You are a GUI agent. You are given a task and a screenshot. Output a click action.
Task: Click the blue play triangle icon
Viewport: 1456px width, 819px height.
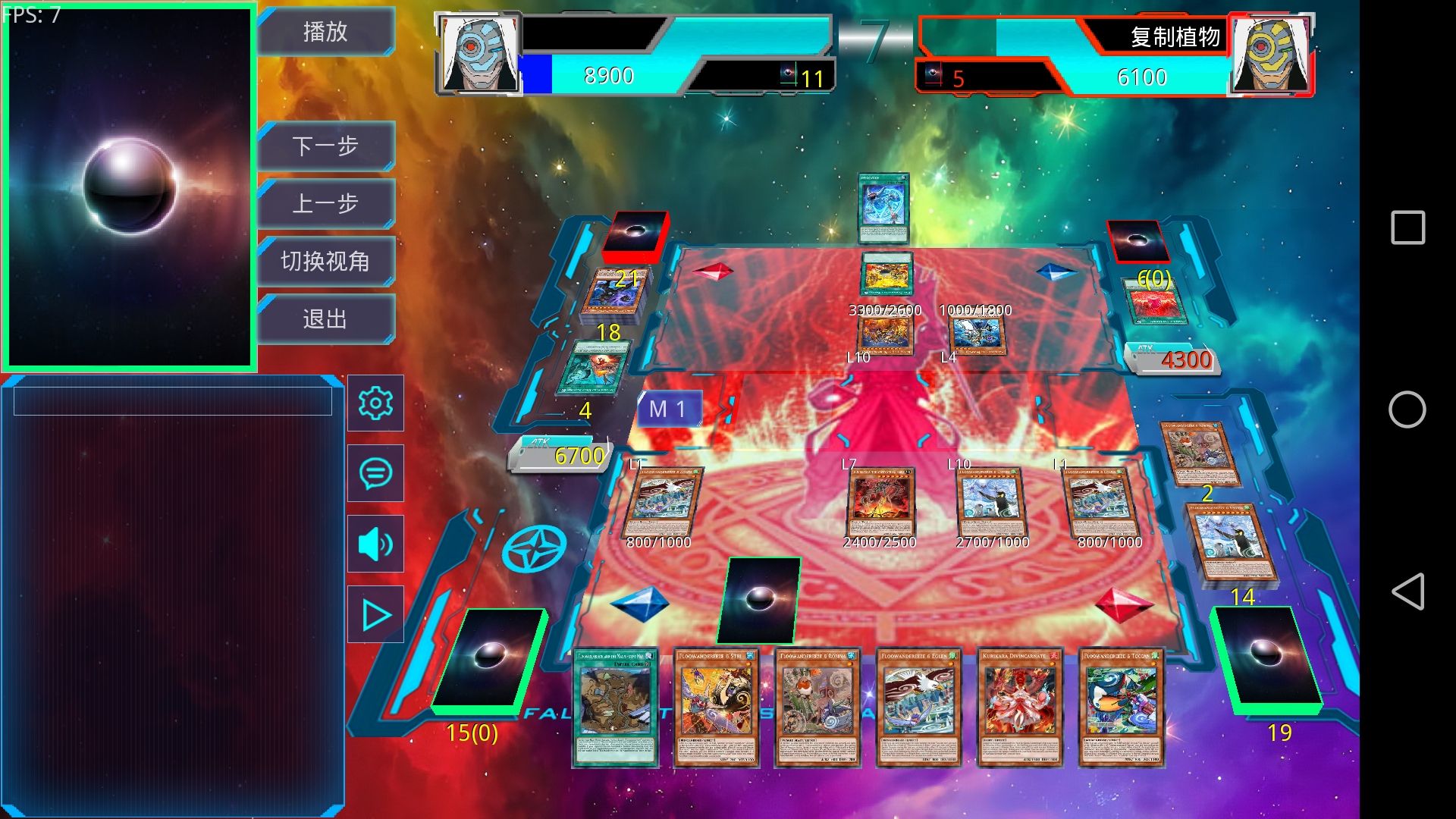pyautogui.click(x=375, y=614)
